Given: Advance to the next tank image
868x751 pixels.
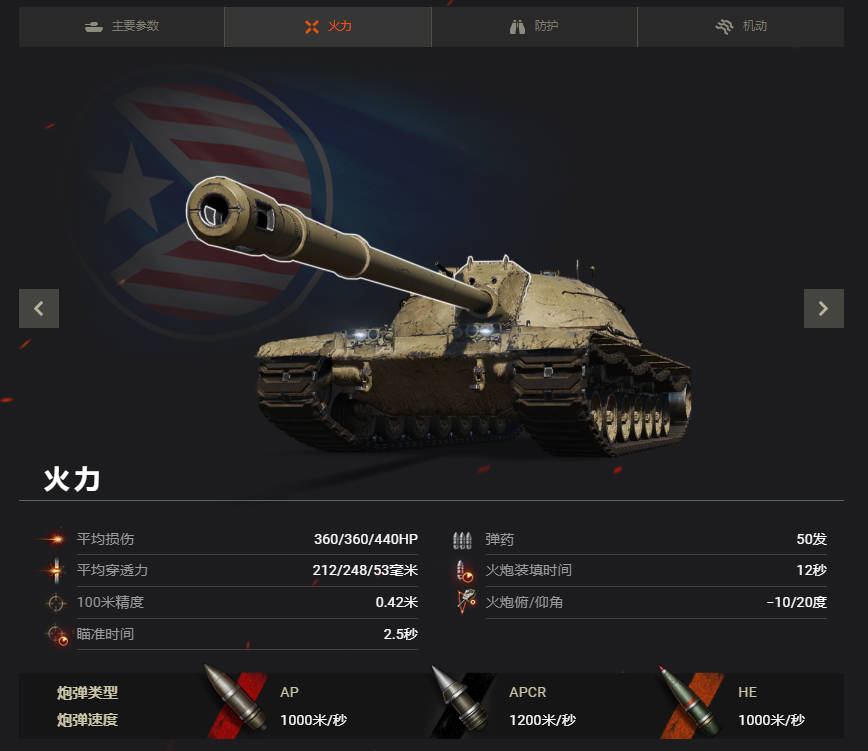Looking at the screenshot, I should pyautogui.click(x=823, y=308).
